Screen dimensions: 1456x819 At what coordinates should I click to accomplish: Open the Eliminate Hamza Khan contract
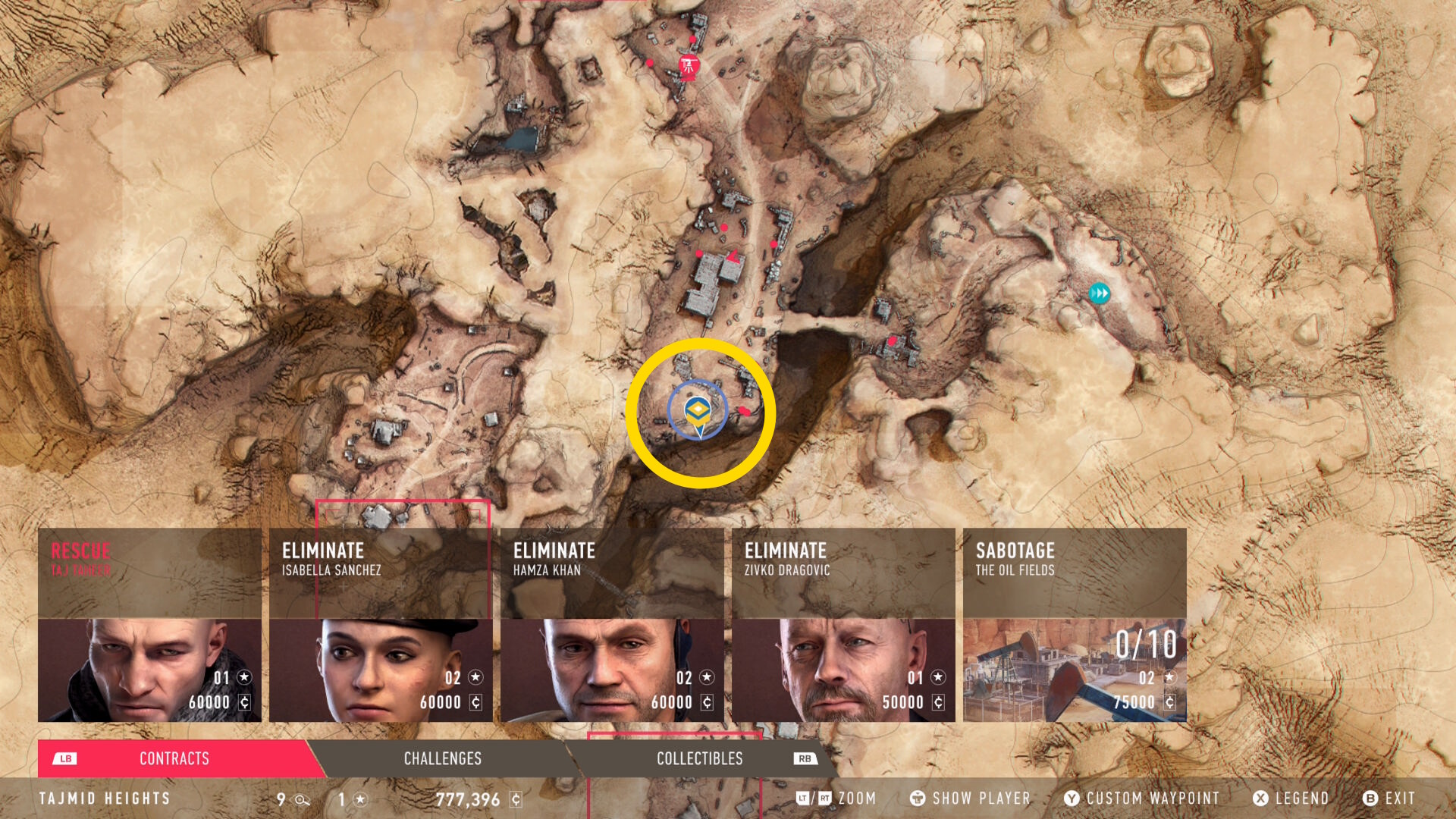pos(612,625)
